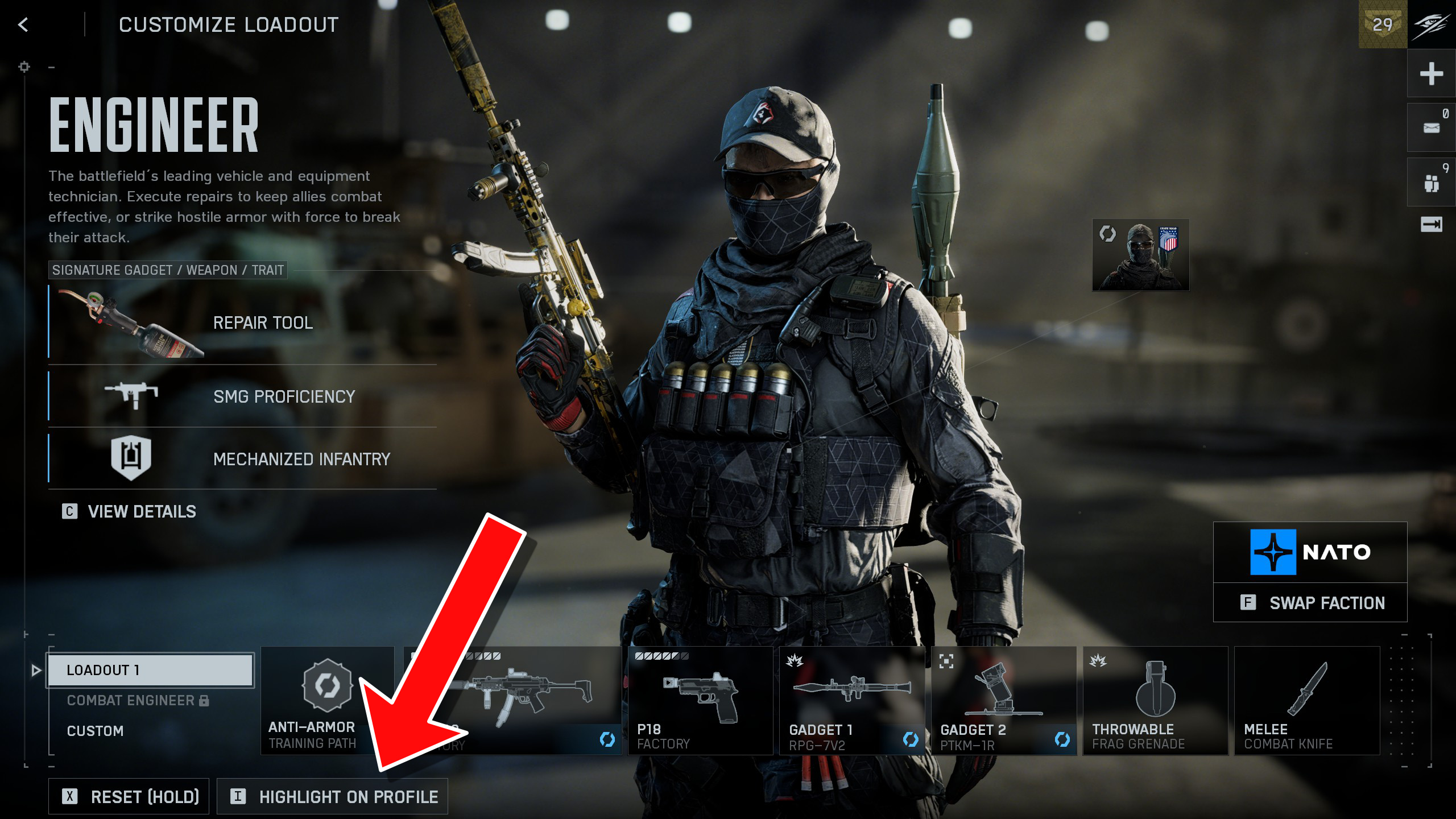This screenshot has height=819, width=1456.
Task: Open the player rank 29 badge
Action: point(1382,24)
